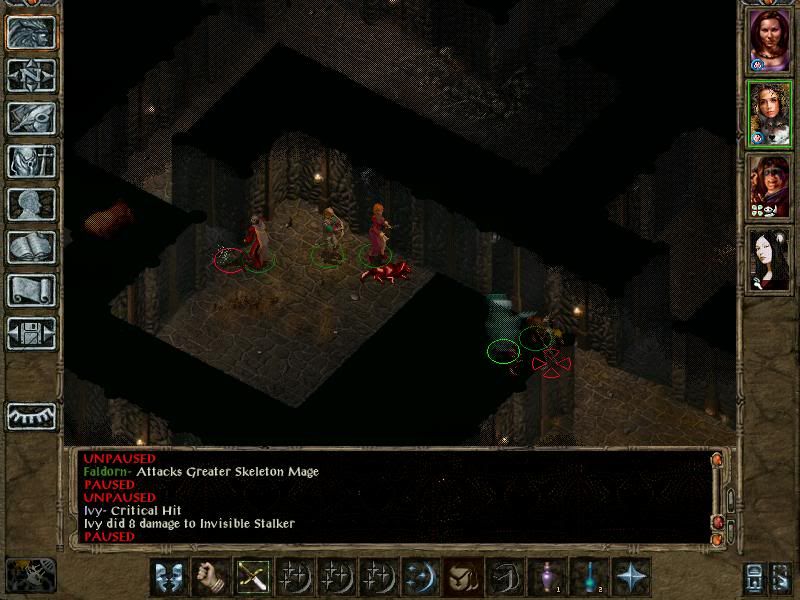Open the priest scroll
The height and width of the screenshot is (600, 800).
[31, 290]
